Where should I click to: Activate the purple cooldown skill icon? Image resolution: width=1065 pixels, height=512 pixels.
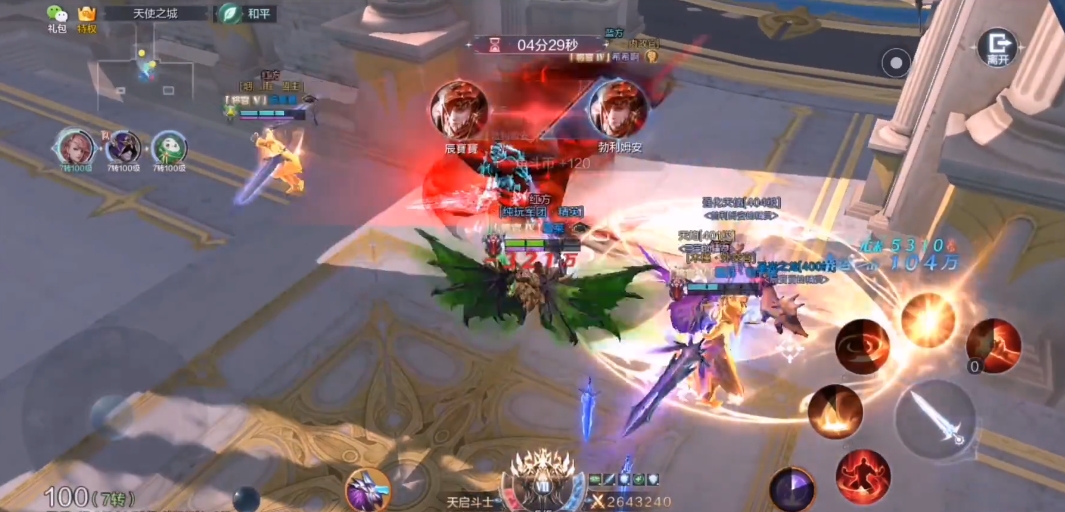[x=792, y=490]
